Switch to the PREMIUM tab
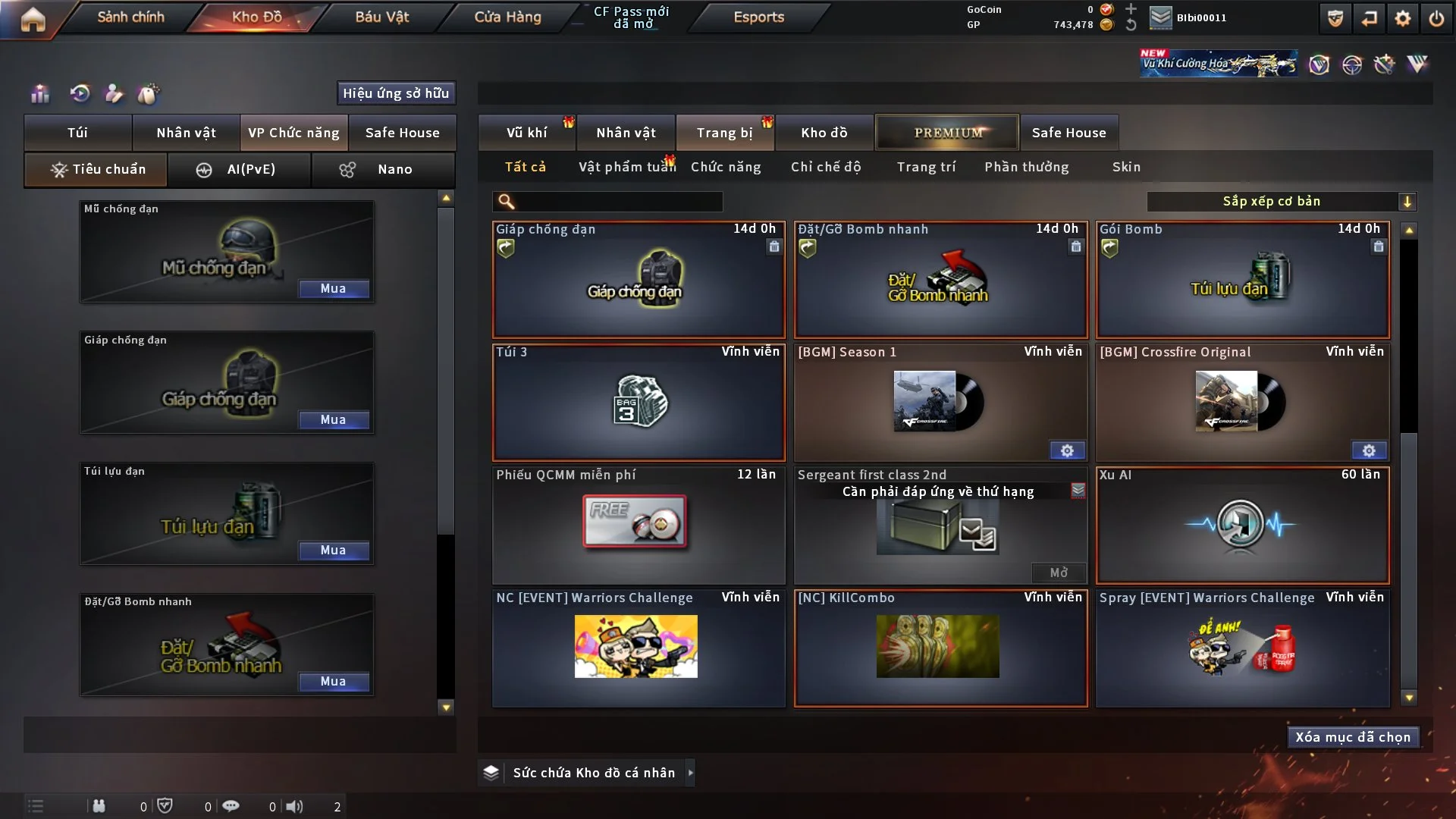 tap(948, 133)
